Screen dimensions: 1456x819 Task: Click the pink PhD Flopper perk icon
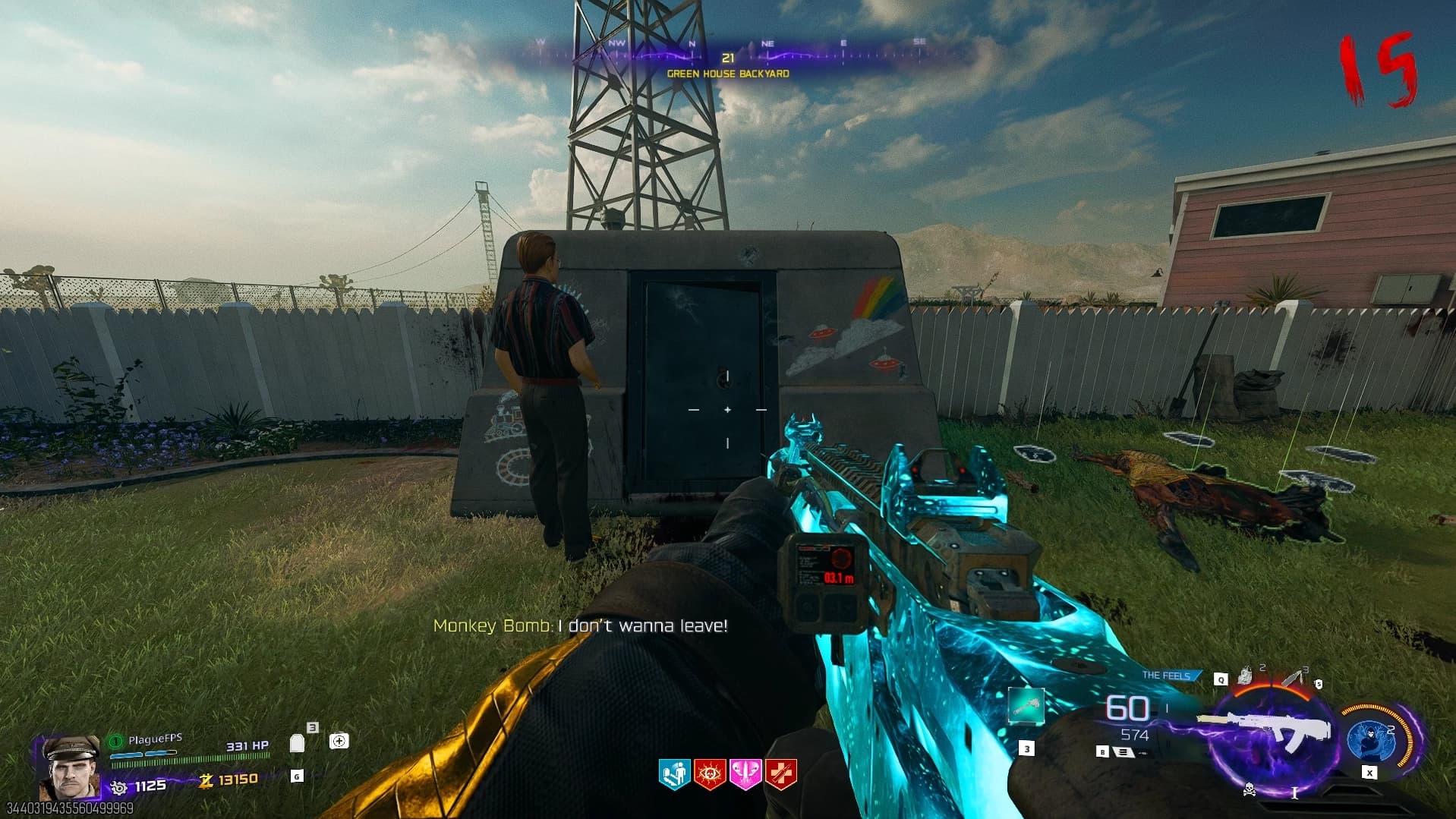point(745,775)
